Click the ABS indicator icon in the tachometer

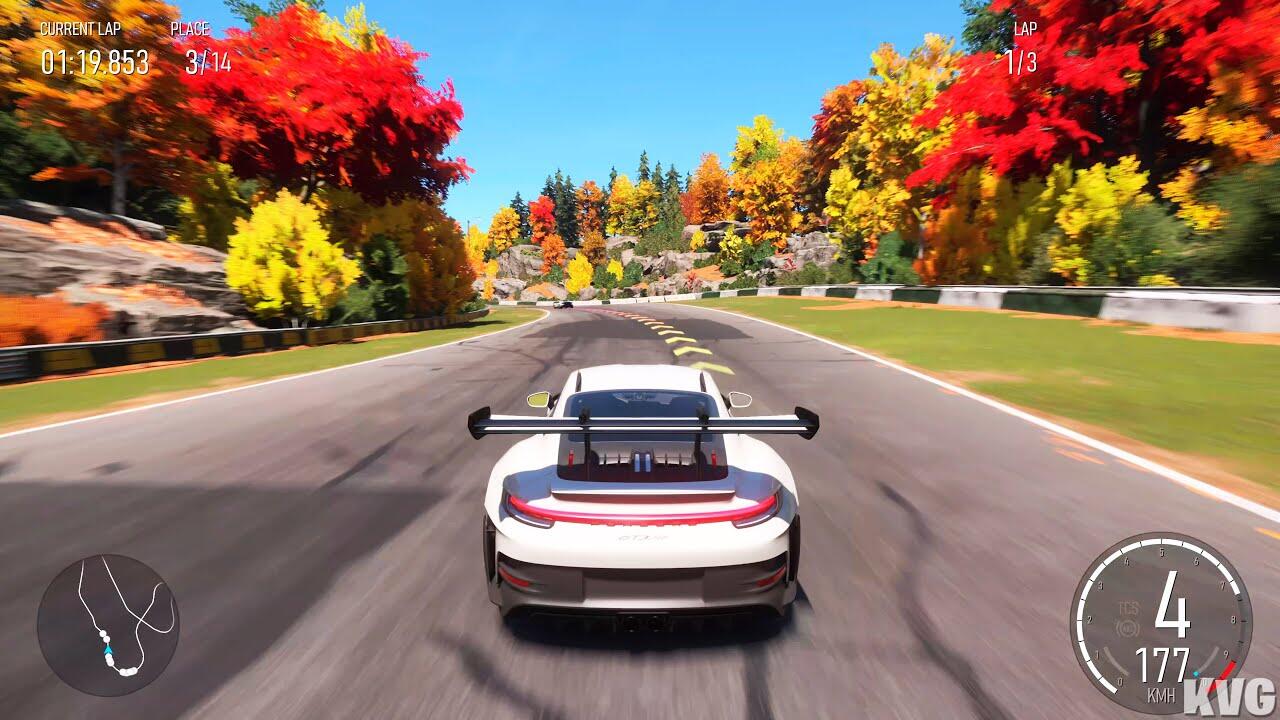(1128, 630)
